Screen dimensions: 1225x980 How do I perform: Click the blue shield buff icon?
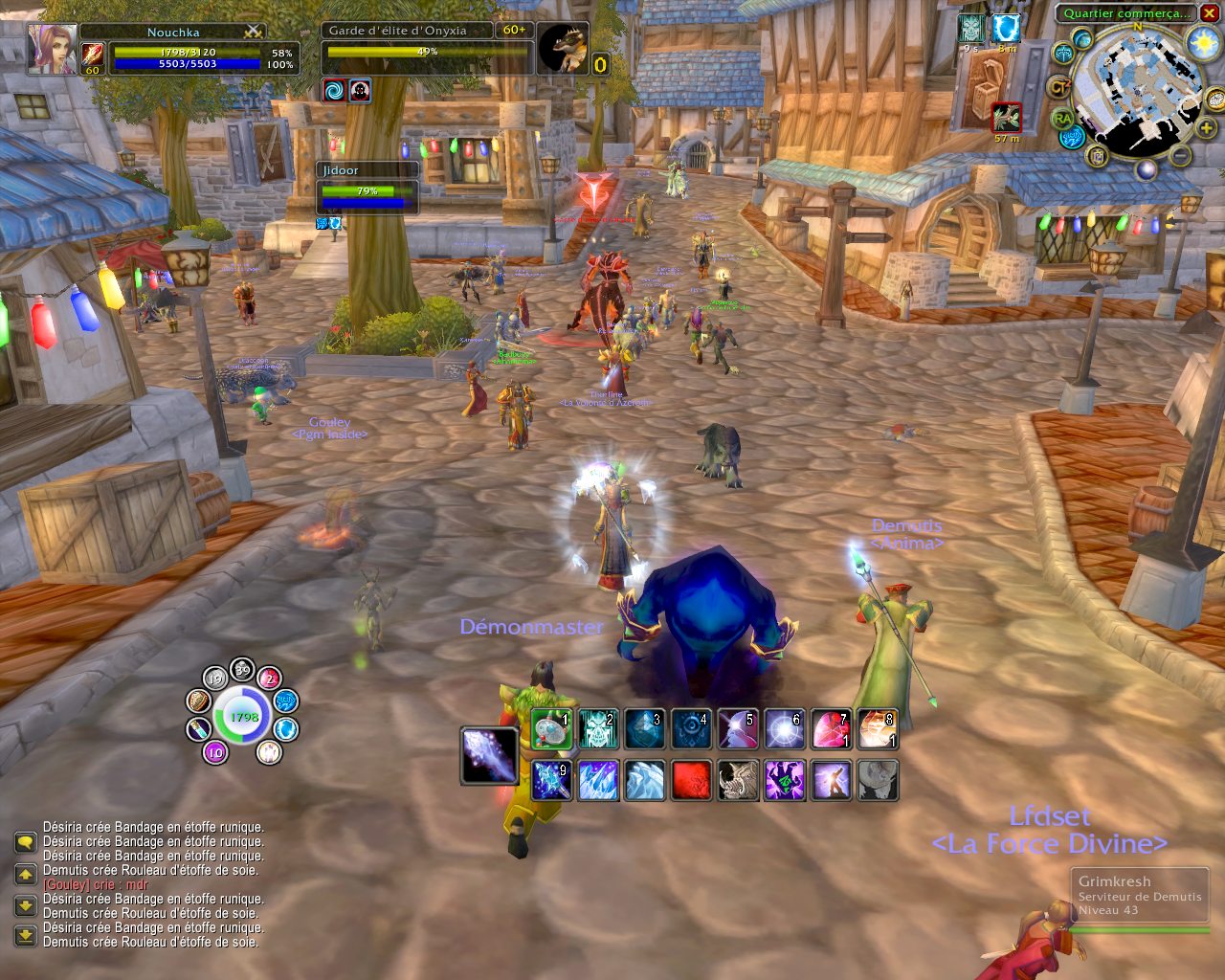click(1004, 29)
